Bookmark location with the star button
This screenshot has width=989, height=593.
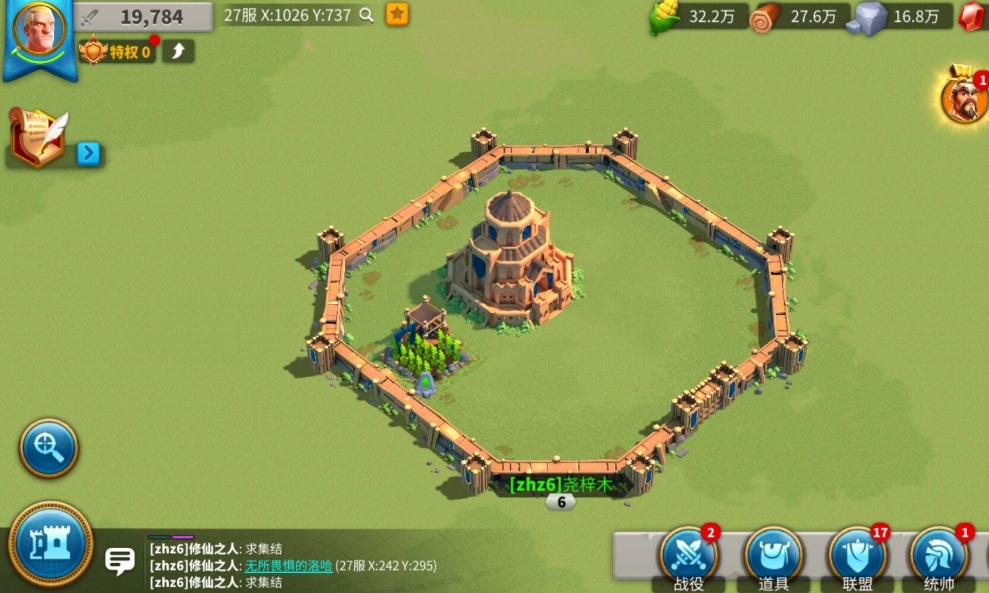pos(397,15)
